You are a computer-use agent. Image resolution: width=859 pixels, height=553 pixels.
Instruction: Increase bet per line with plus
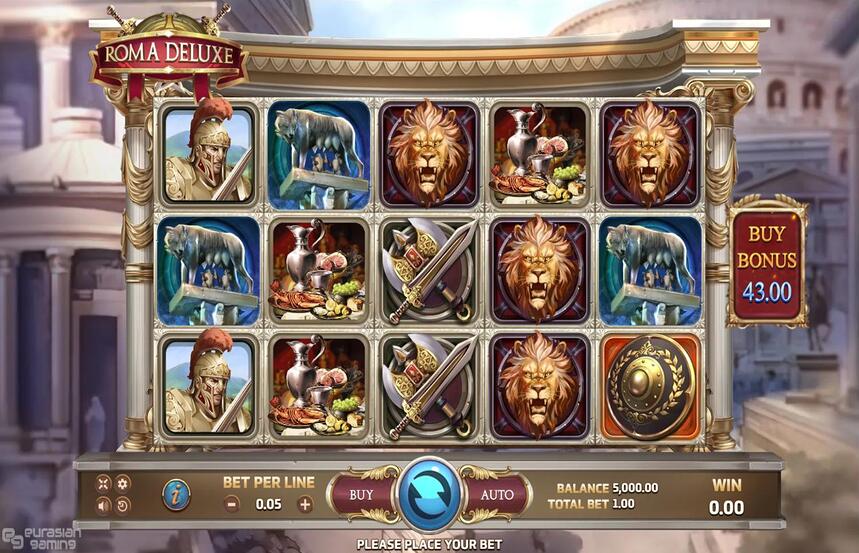(x=305, y=504)
